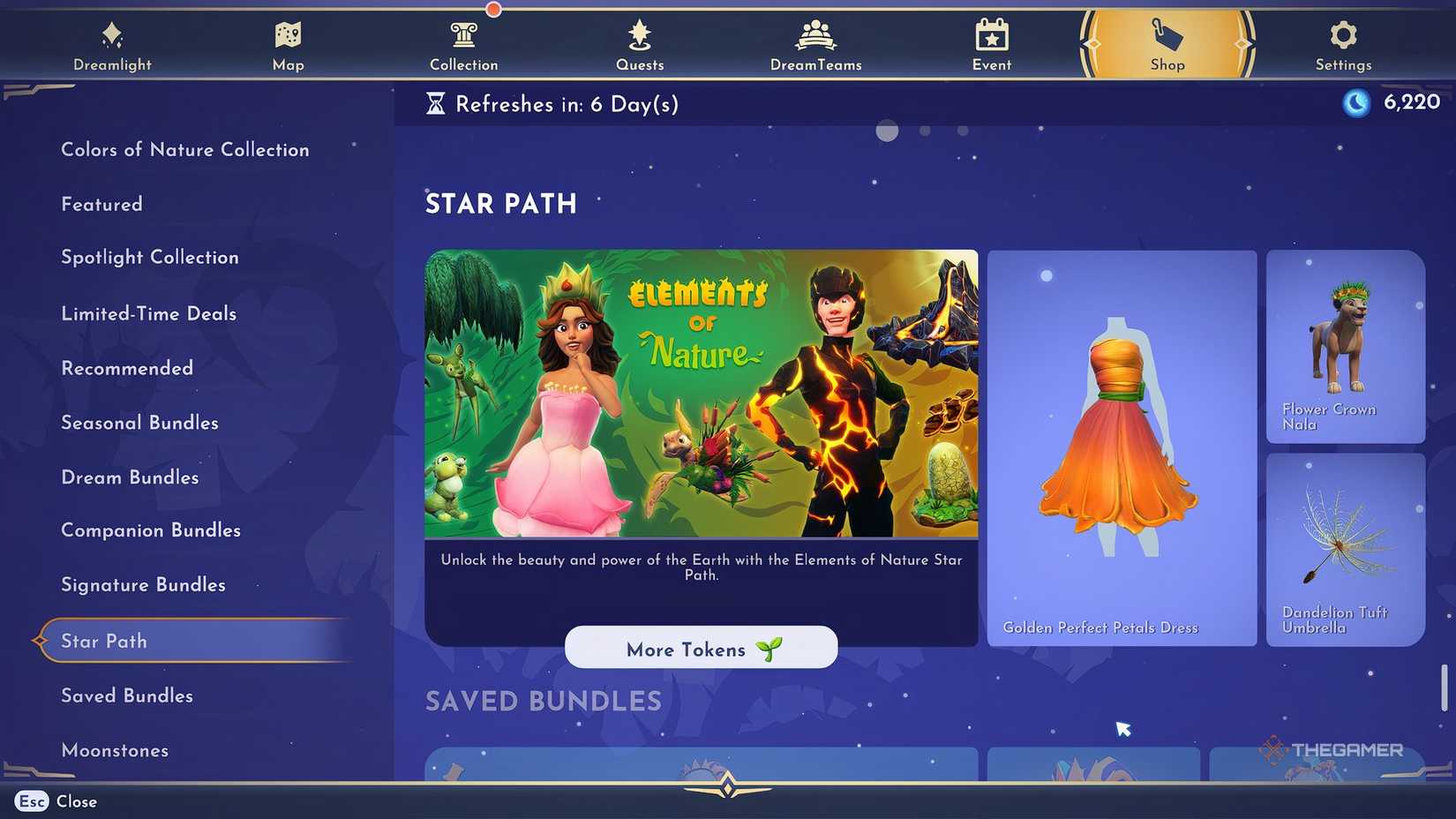Image resolution: width=1456 pixels, height=819 pixels.
Task: Select the Flower Crown Nala item
Action: (x=1344, y=347)
